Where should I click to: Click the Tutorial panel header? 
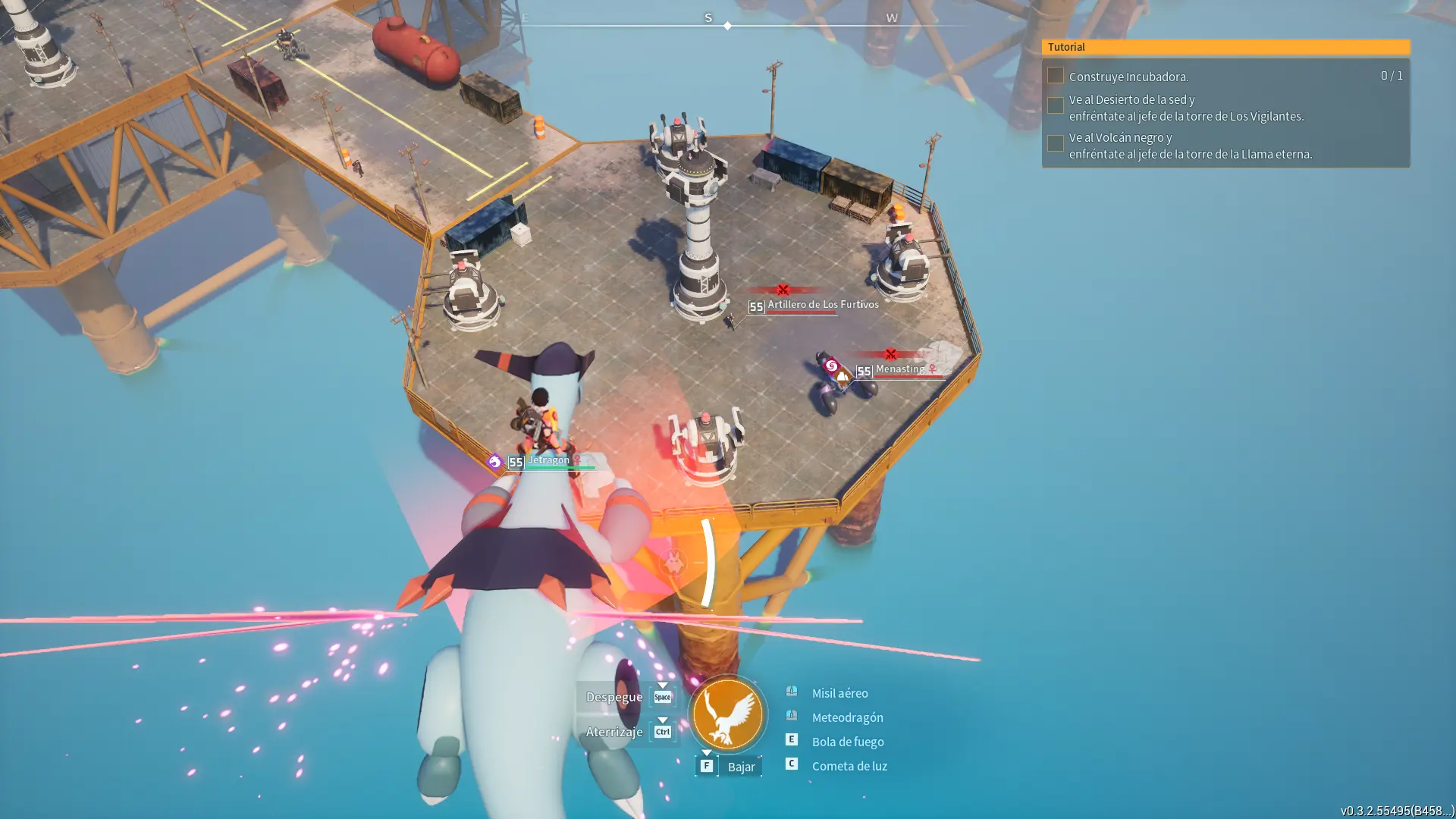[1225, 47]
